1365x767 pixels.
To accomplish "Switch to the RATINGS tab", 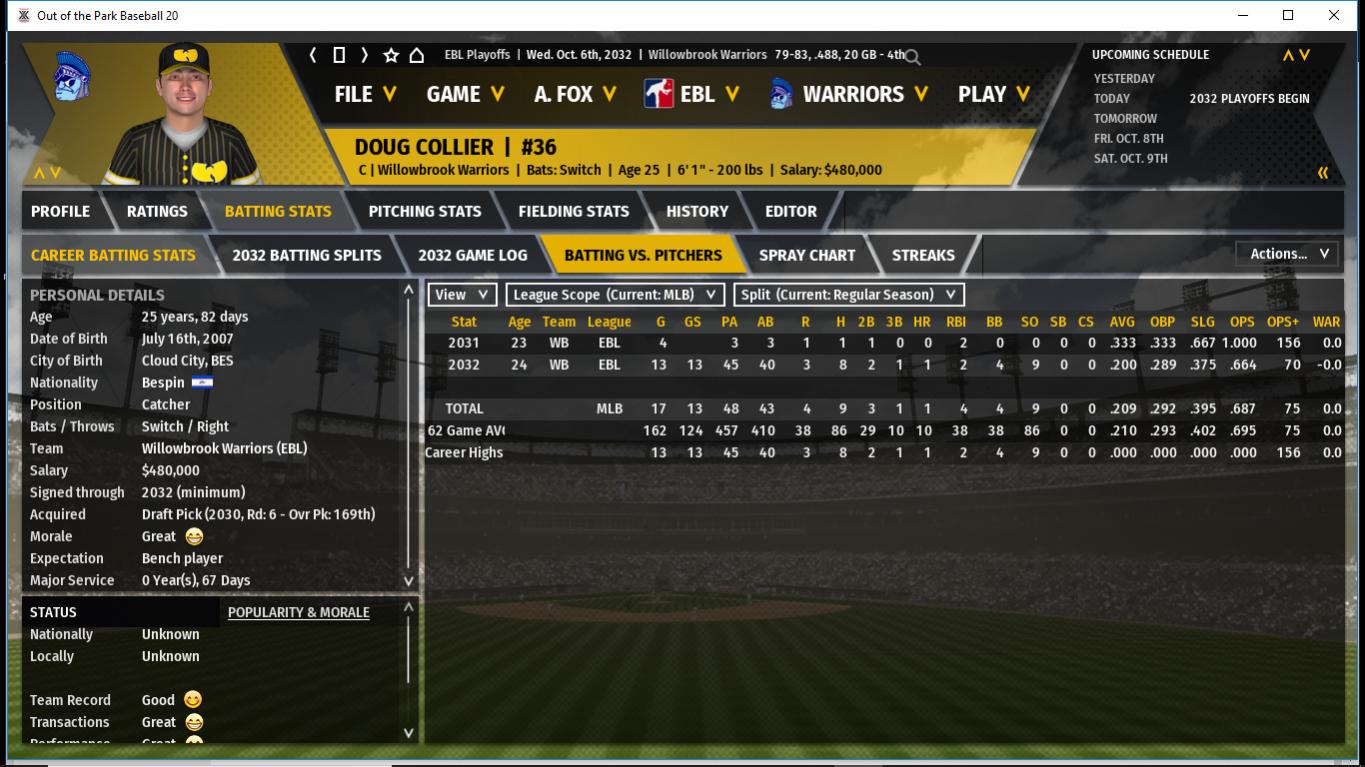I will click(157, 211).
